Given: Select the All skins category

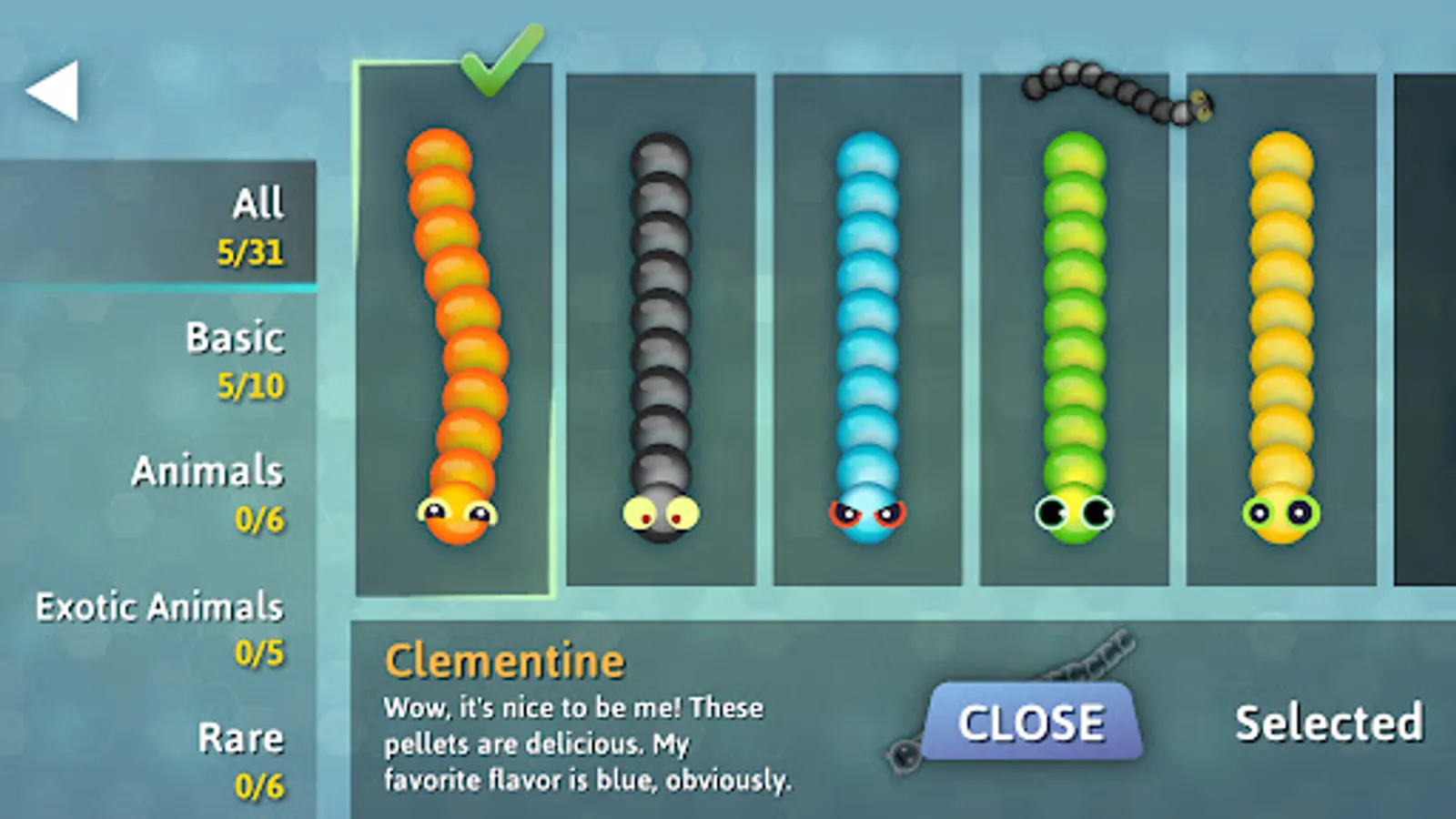Looking at the screenshot, I should [258, 225].
